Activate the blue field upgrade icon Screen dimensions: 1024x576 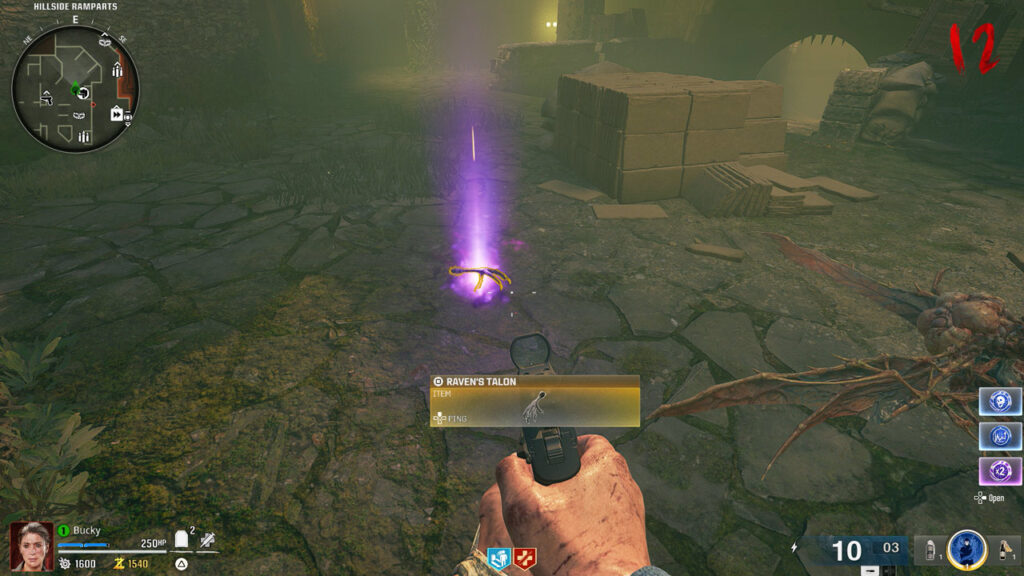click(966, 550)
